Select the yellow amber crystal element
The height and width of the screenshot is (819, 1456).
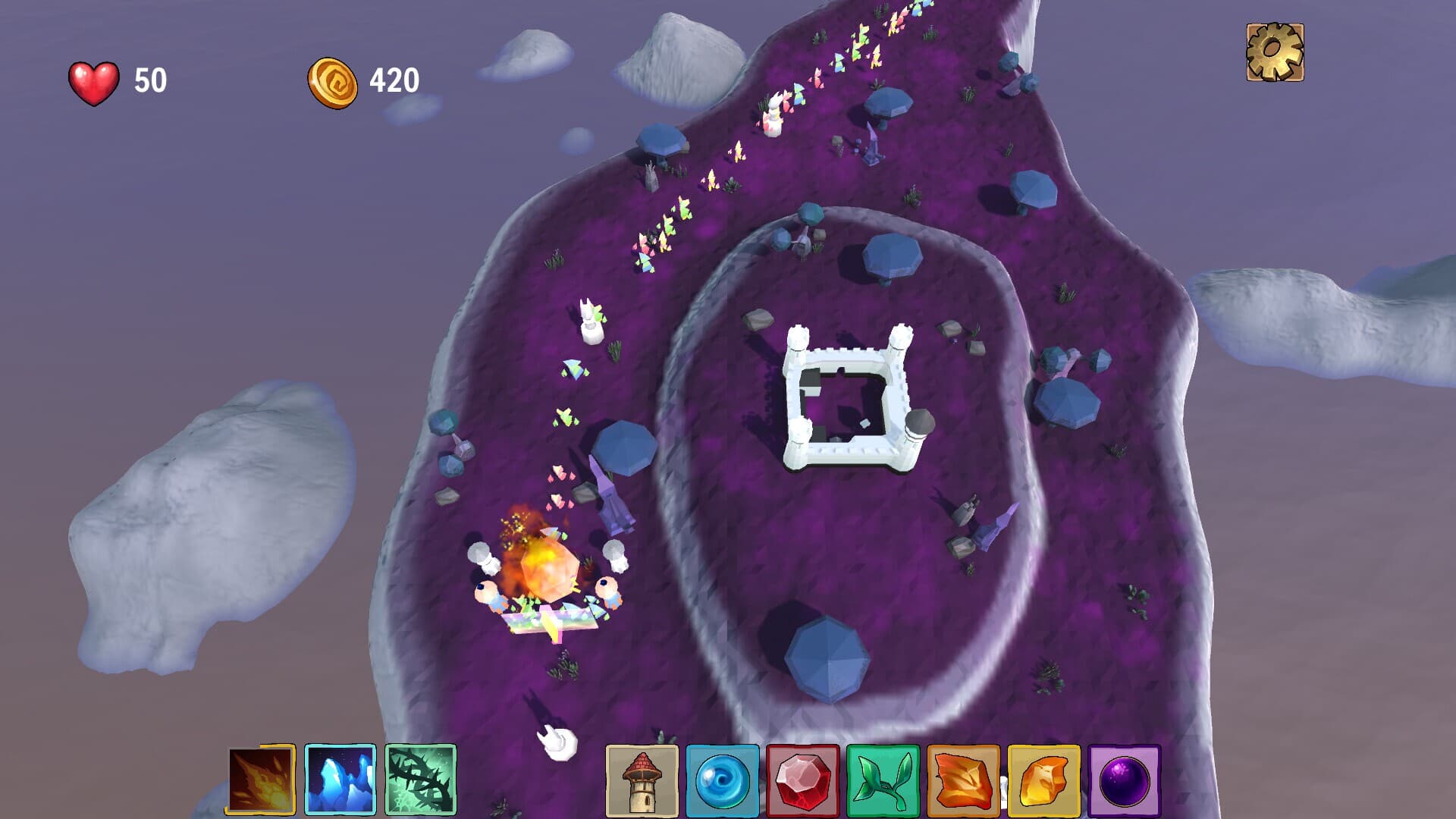click(1043, 781)
